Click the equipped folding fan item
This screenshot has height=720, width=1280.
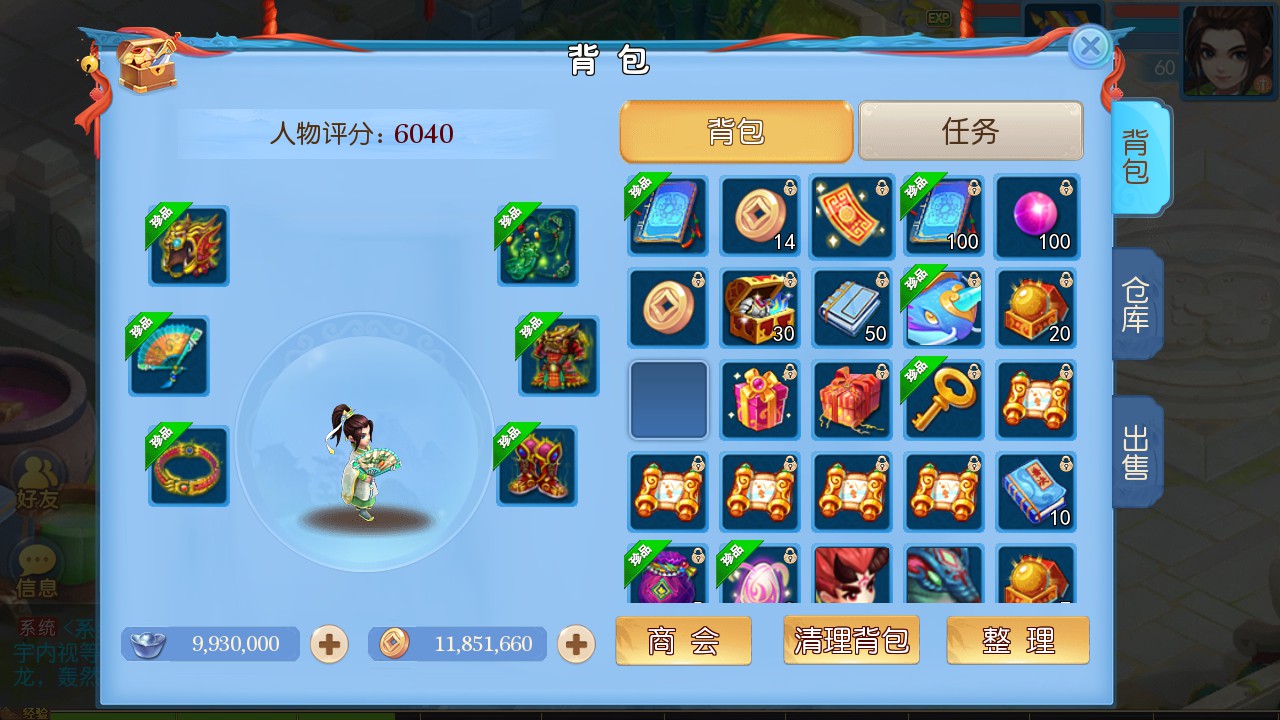click(x=168, y=355)
